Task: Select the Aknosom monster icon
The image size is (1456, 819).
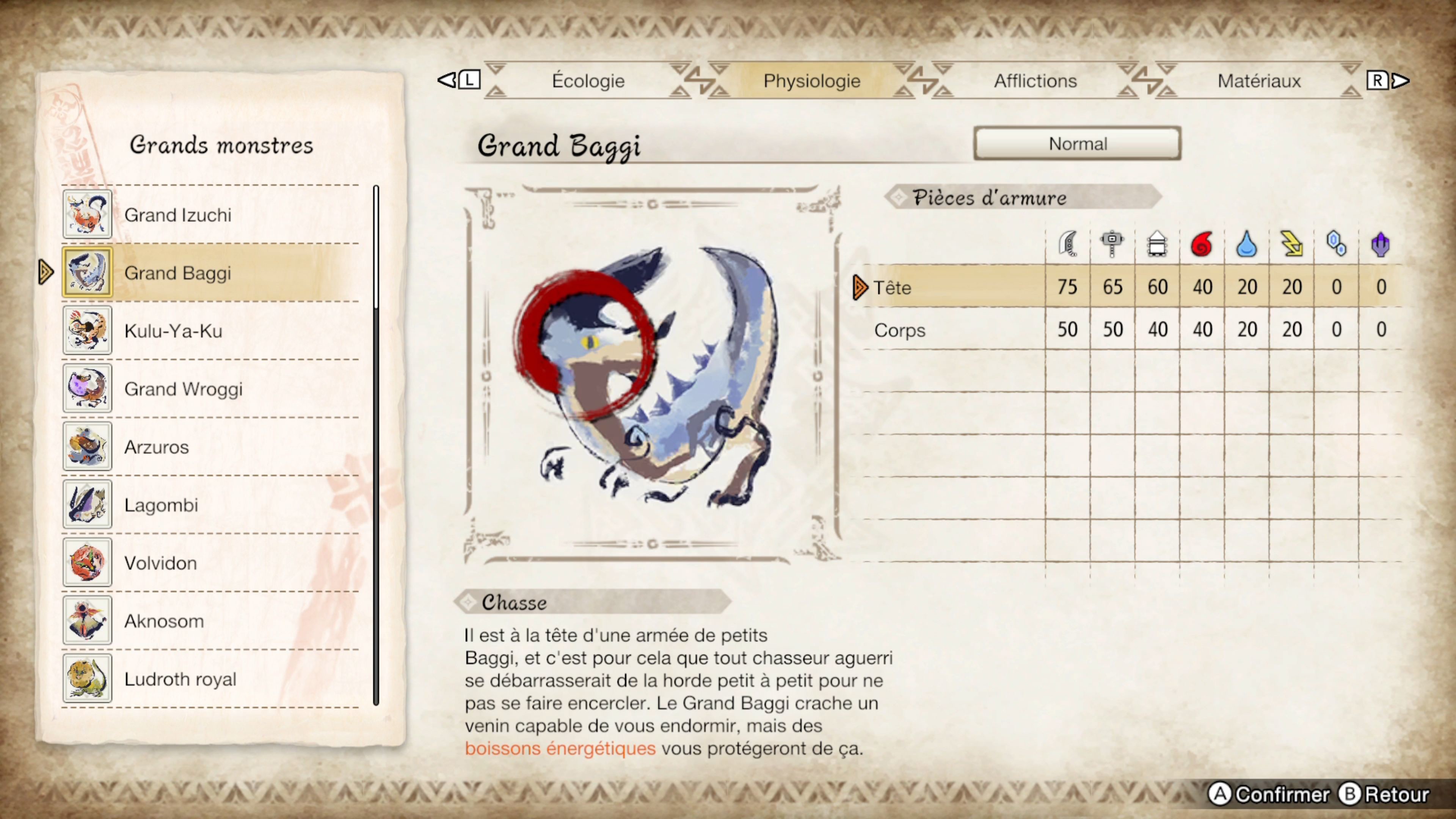Action: click(87, 621)
